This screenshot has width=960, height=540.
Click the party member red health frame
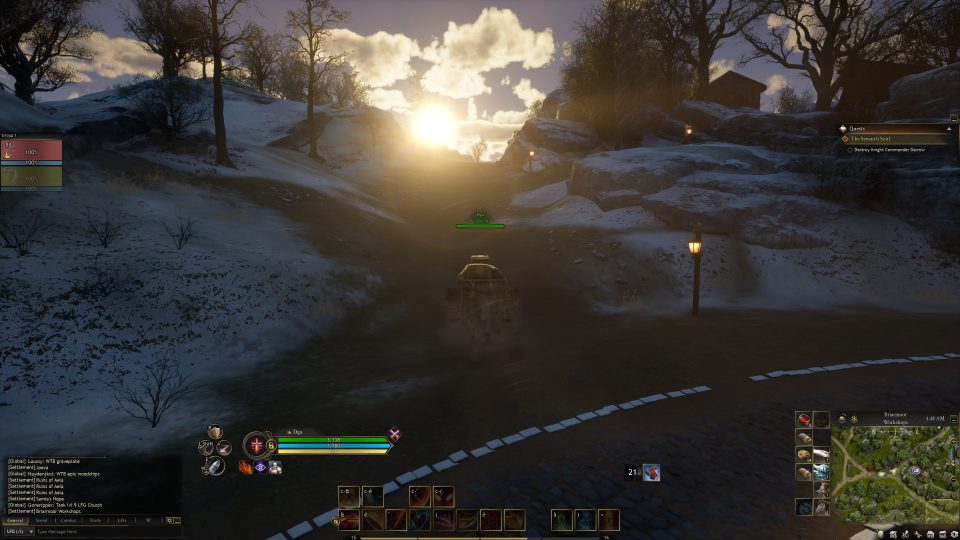click(31, 150)
